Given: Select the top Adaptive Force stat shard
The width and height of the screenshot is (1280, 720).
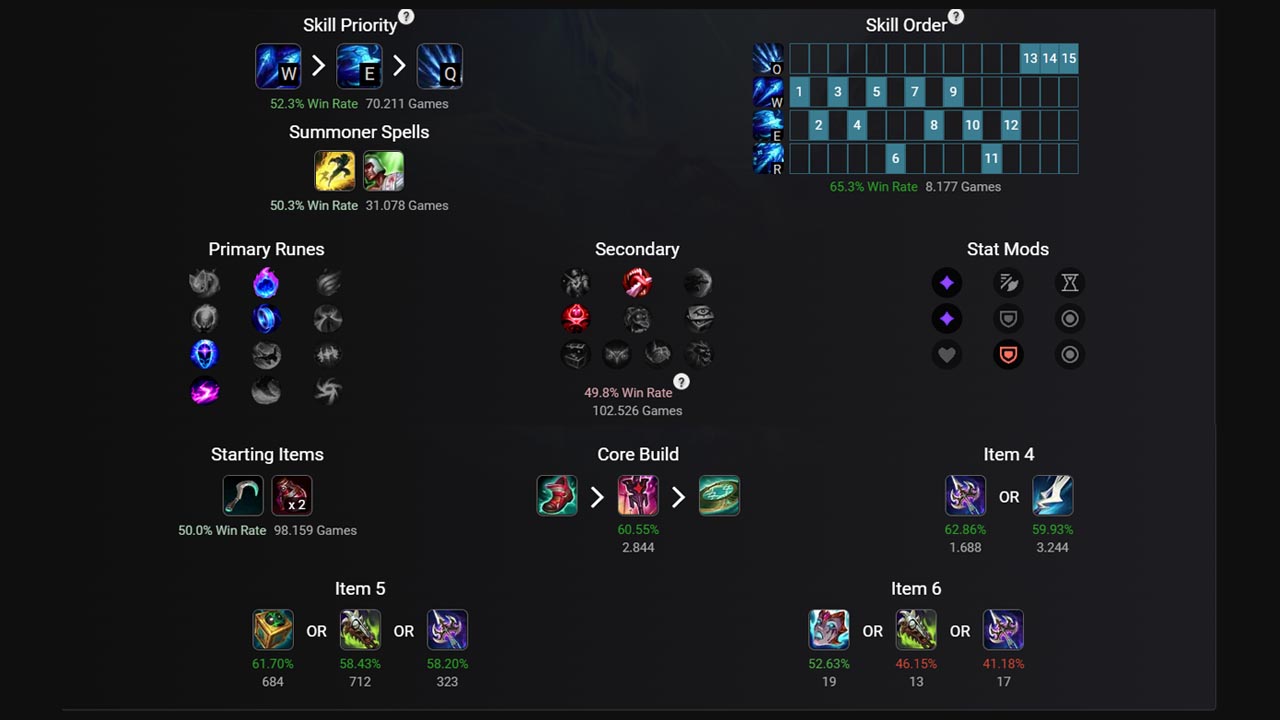Looking at the screenshot, I should click(947, 282).
